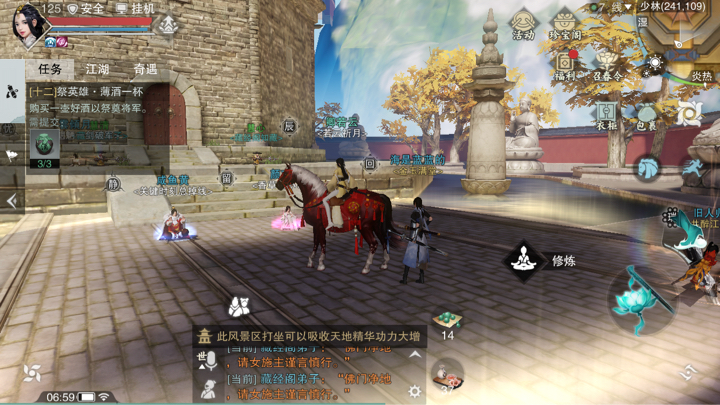
Task: Use the quick item slot showing 14
Action: point(447,322)
